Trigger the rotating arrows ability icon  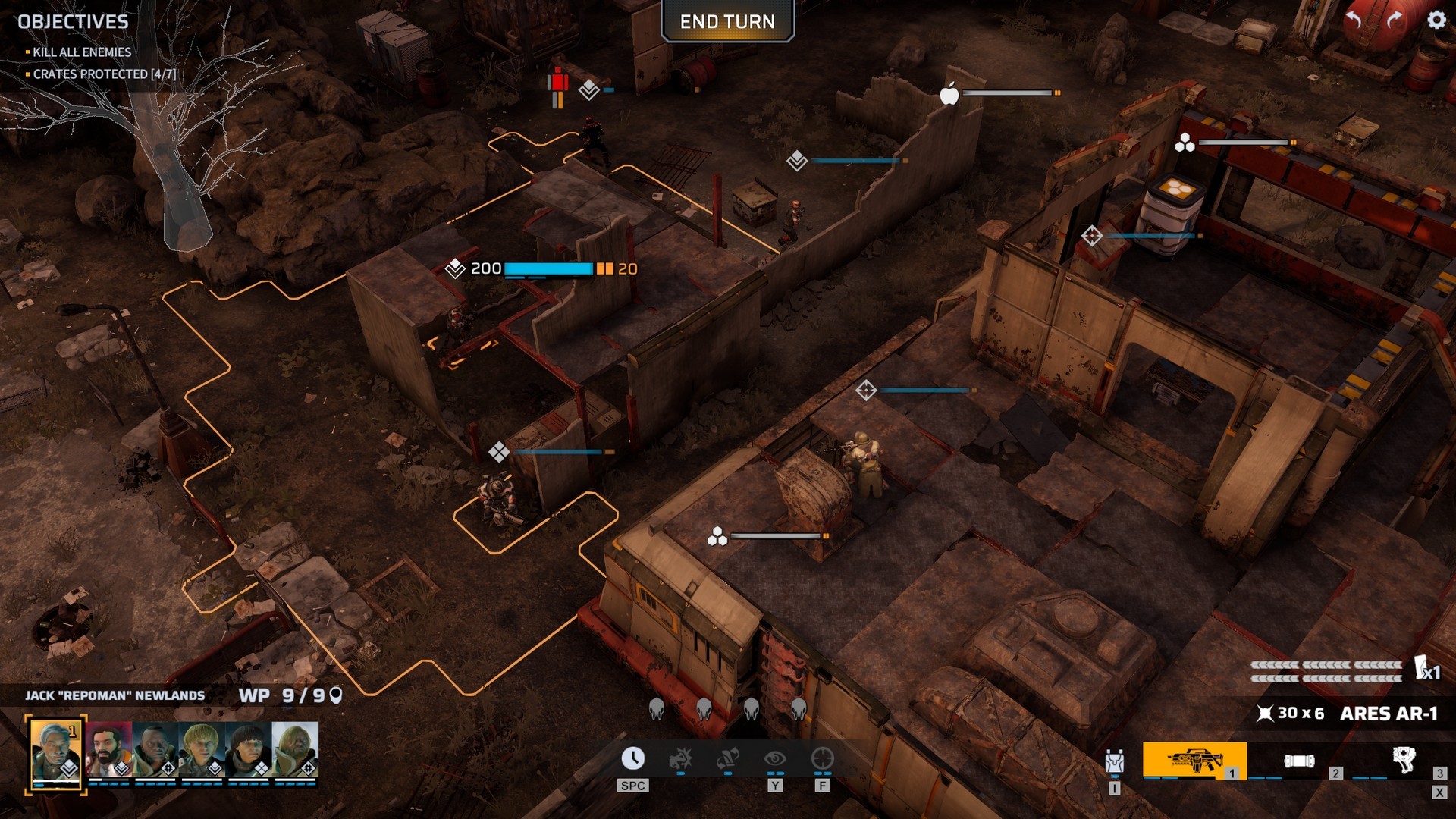click(727, 758)
